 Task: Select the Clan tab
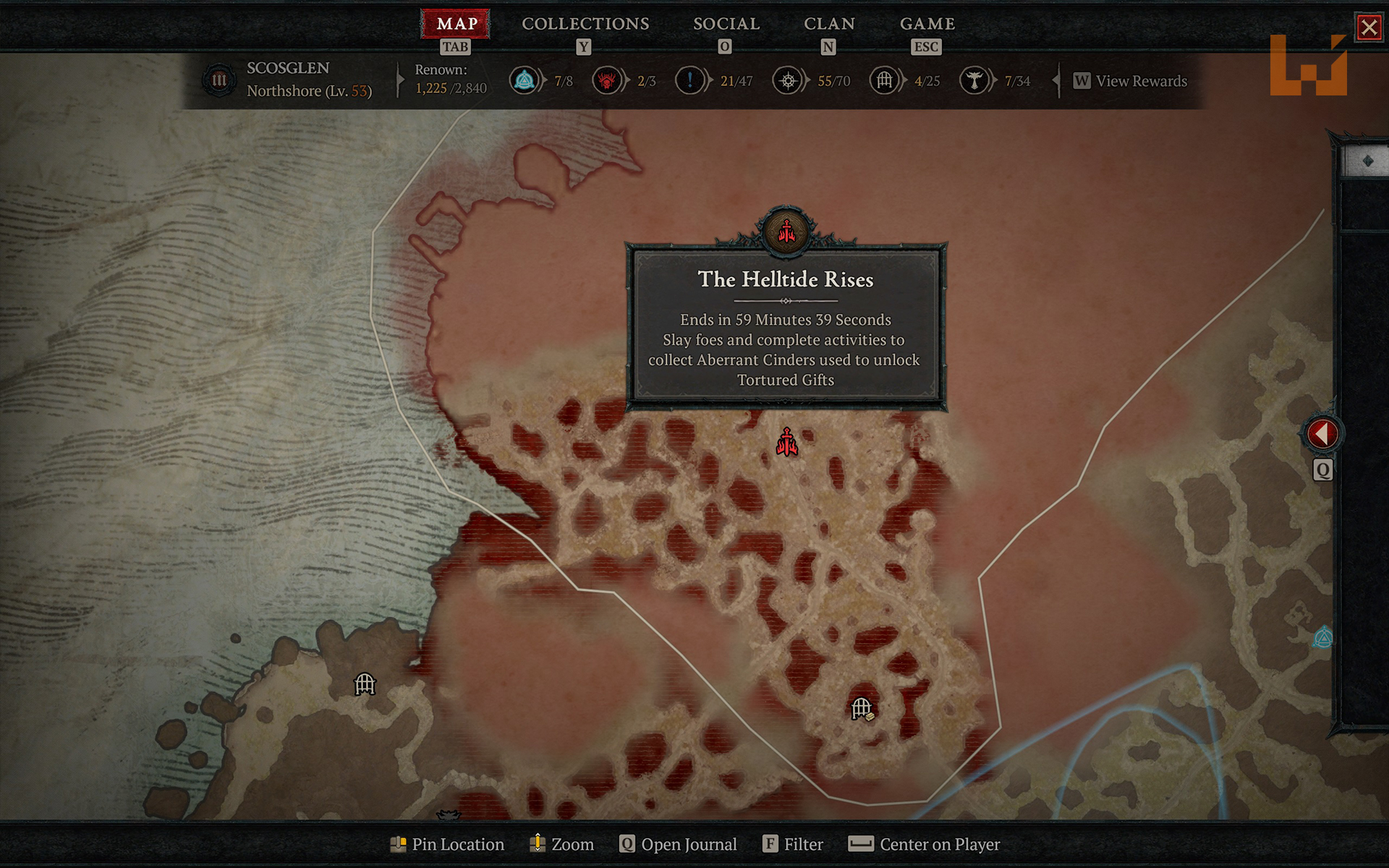click(x=829, y=24)
